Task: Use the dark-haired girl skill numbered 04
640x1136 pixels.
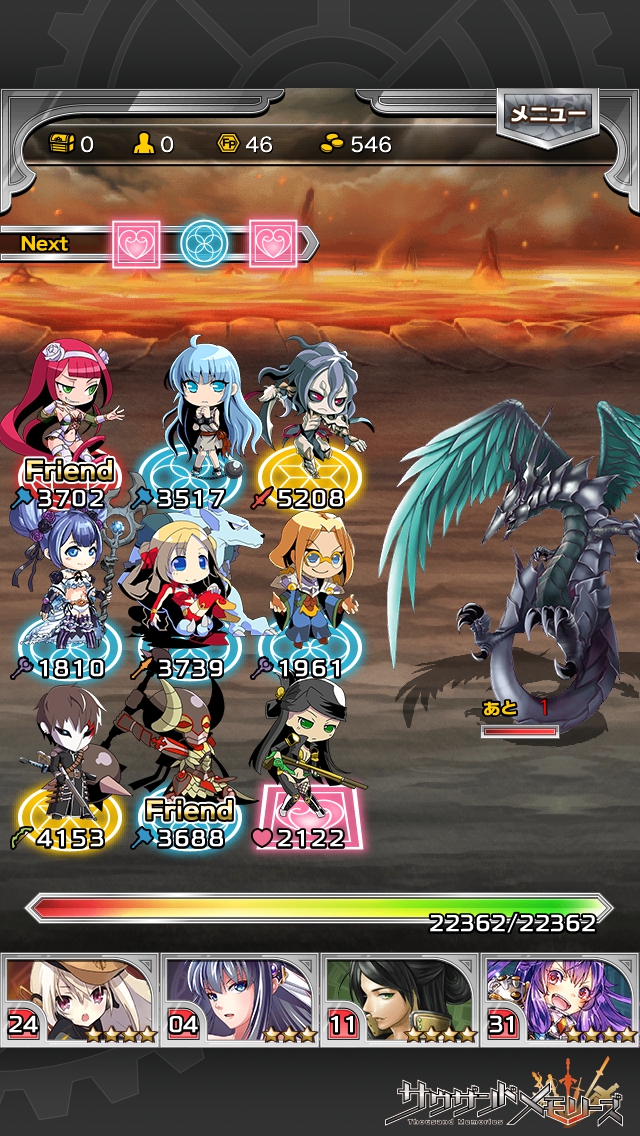Action: 240,1000
